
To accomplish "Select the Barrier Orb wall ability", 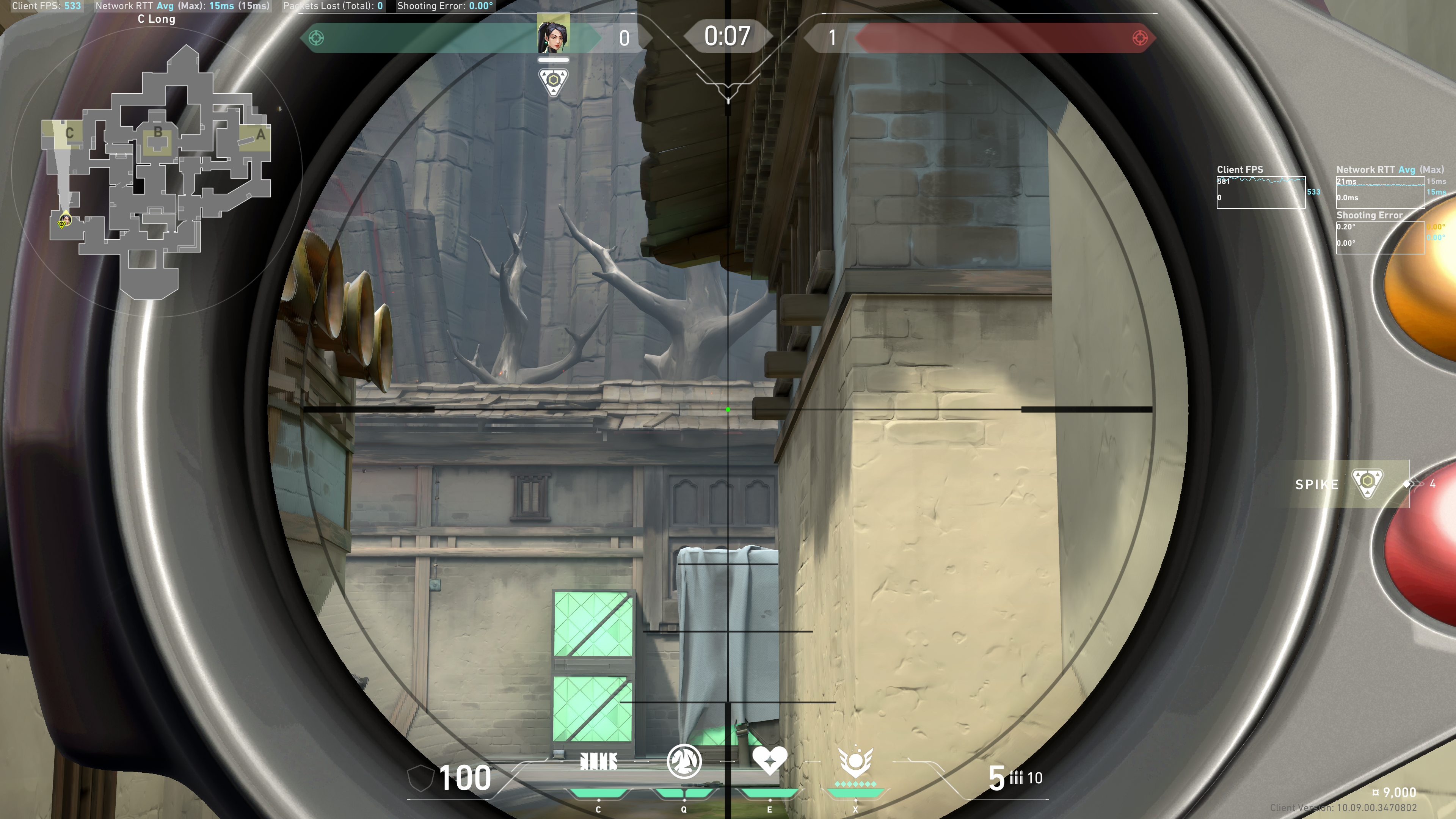I will 598,763.
